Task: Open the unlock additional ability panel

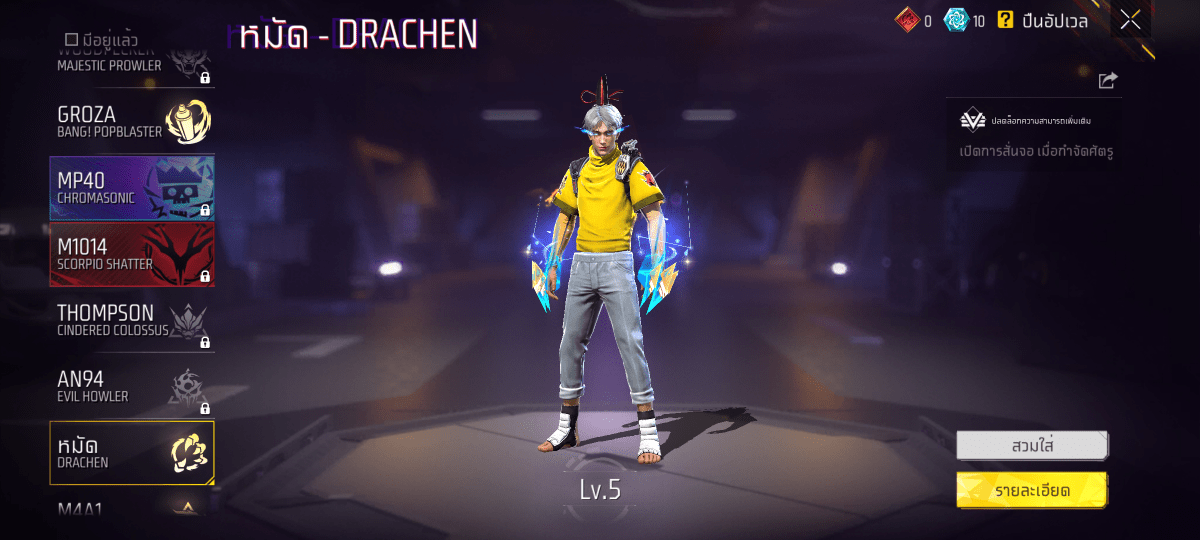Action: (1033, 135)
